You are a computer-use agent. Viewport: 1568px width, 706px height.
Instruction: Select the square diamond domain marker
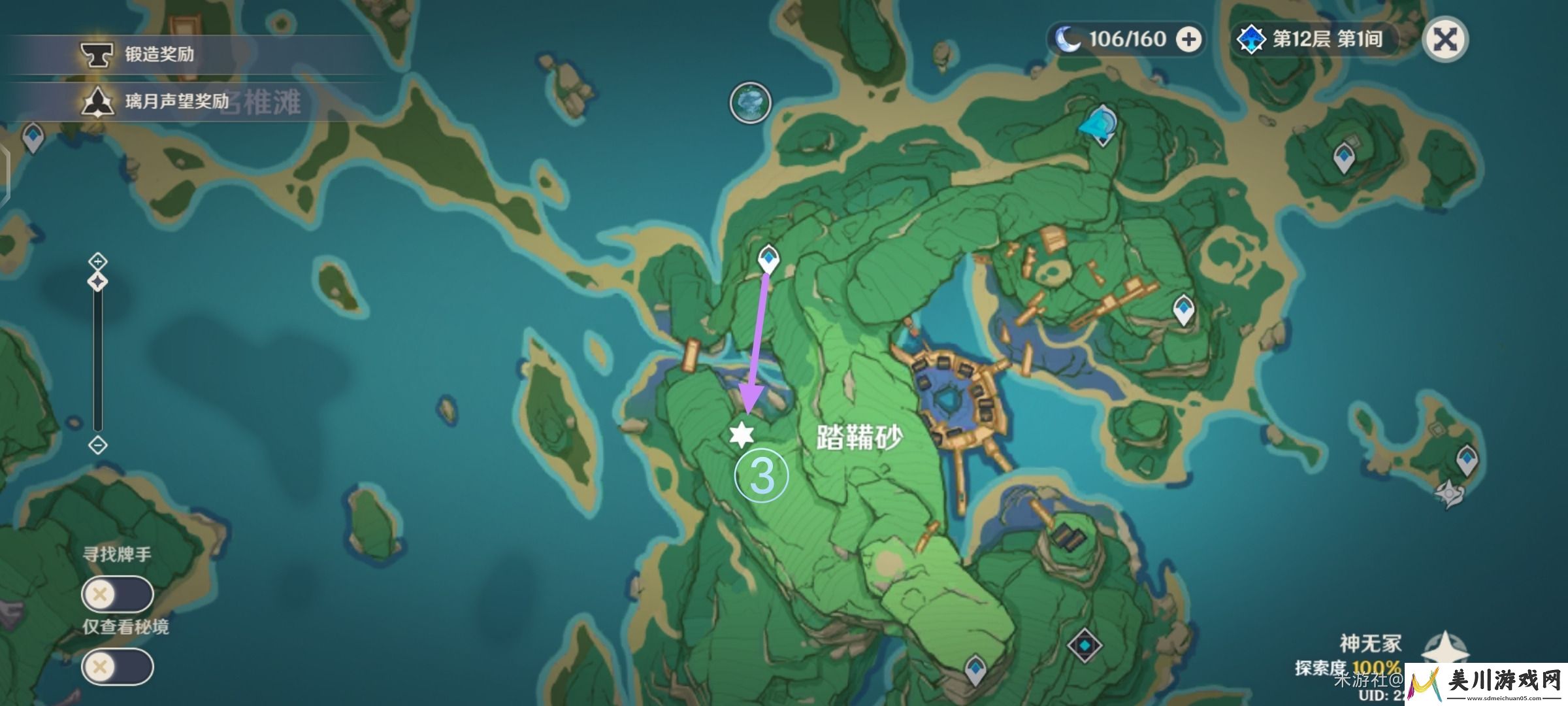[1085, 645]
